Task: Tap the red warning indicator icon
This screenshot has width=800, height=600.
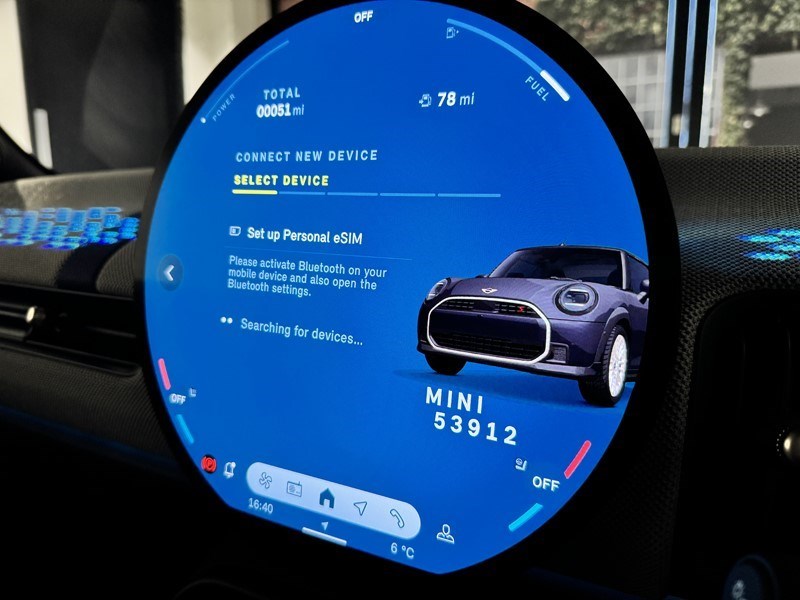Action: coord(209,462)
